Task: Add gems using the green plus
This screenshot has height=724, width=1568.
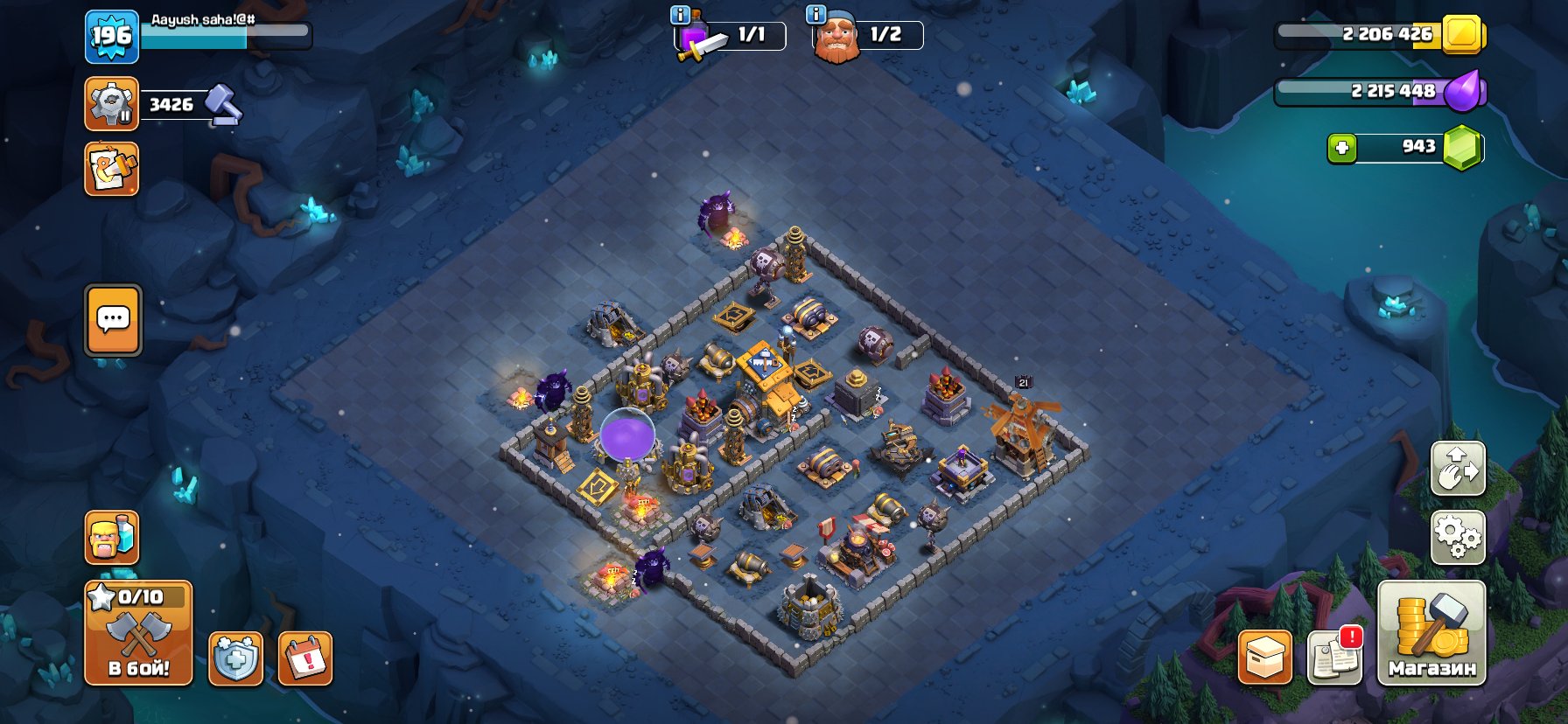Action: click(1345, 148)
